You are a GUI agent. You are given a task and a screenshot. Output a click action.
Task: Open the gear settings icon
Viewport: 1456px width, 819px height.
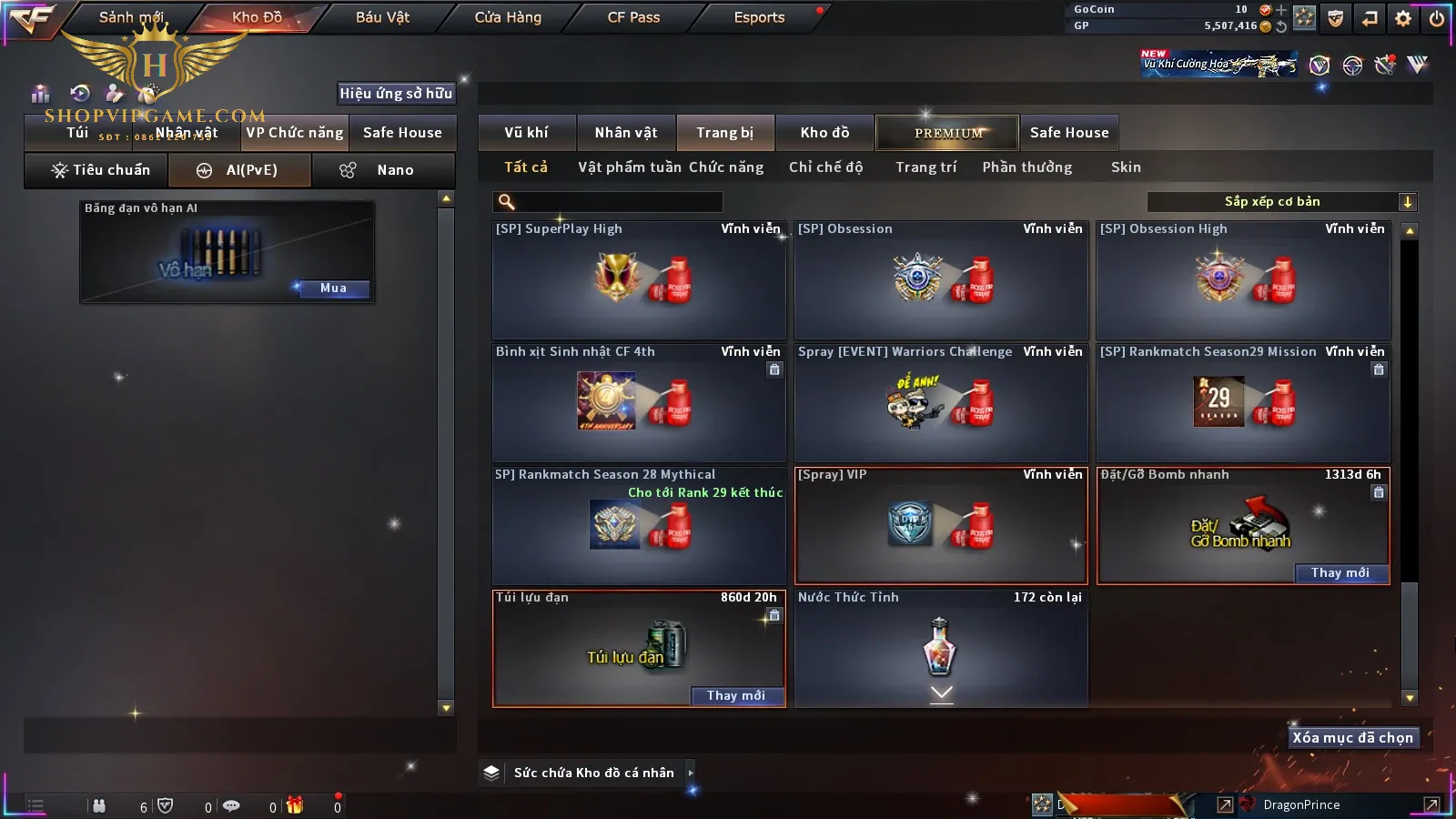tap(1403, 18)
